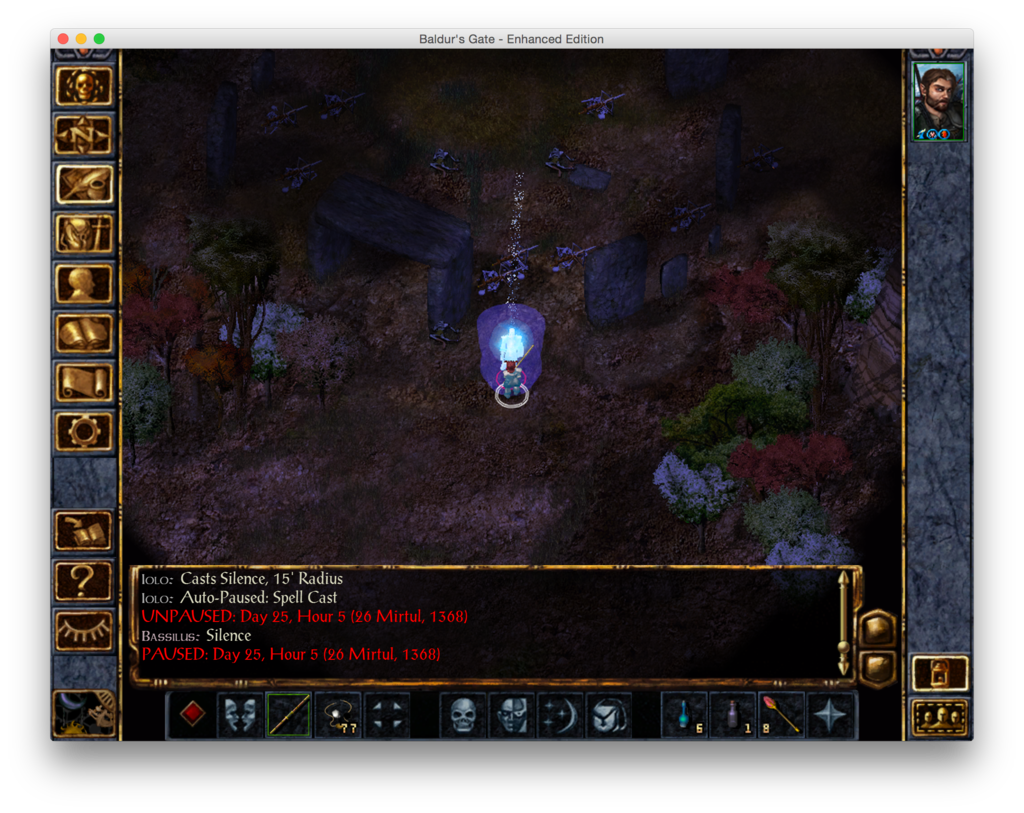Open the area map compass button
Screen dimensions: 1024x813
[84, 135]
